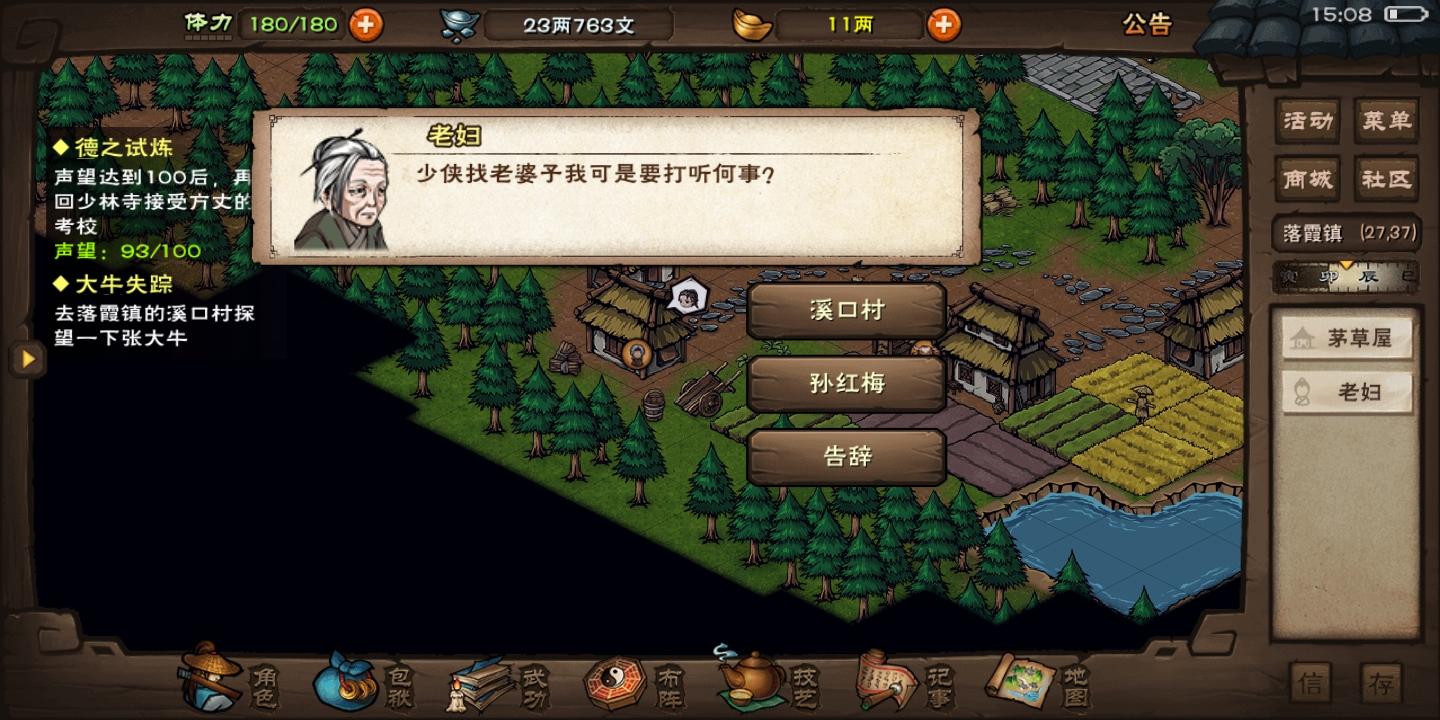Select 告辞 to end the conversation
Screen dimensions: 1440x720
[x=846, y=456]
